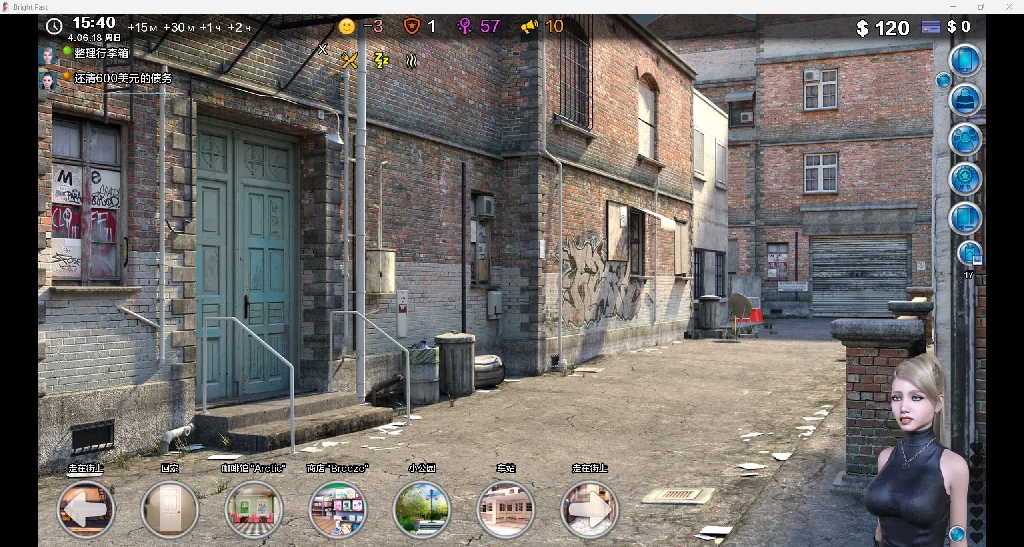The width and height of the screenshot is (1024, 547).
Task: Open the award ribbon achievements icon
Action: [x=965, y=179]
